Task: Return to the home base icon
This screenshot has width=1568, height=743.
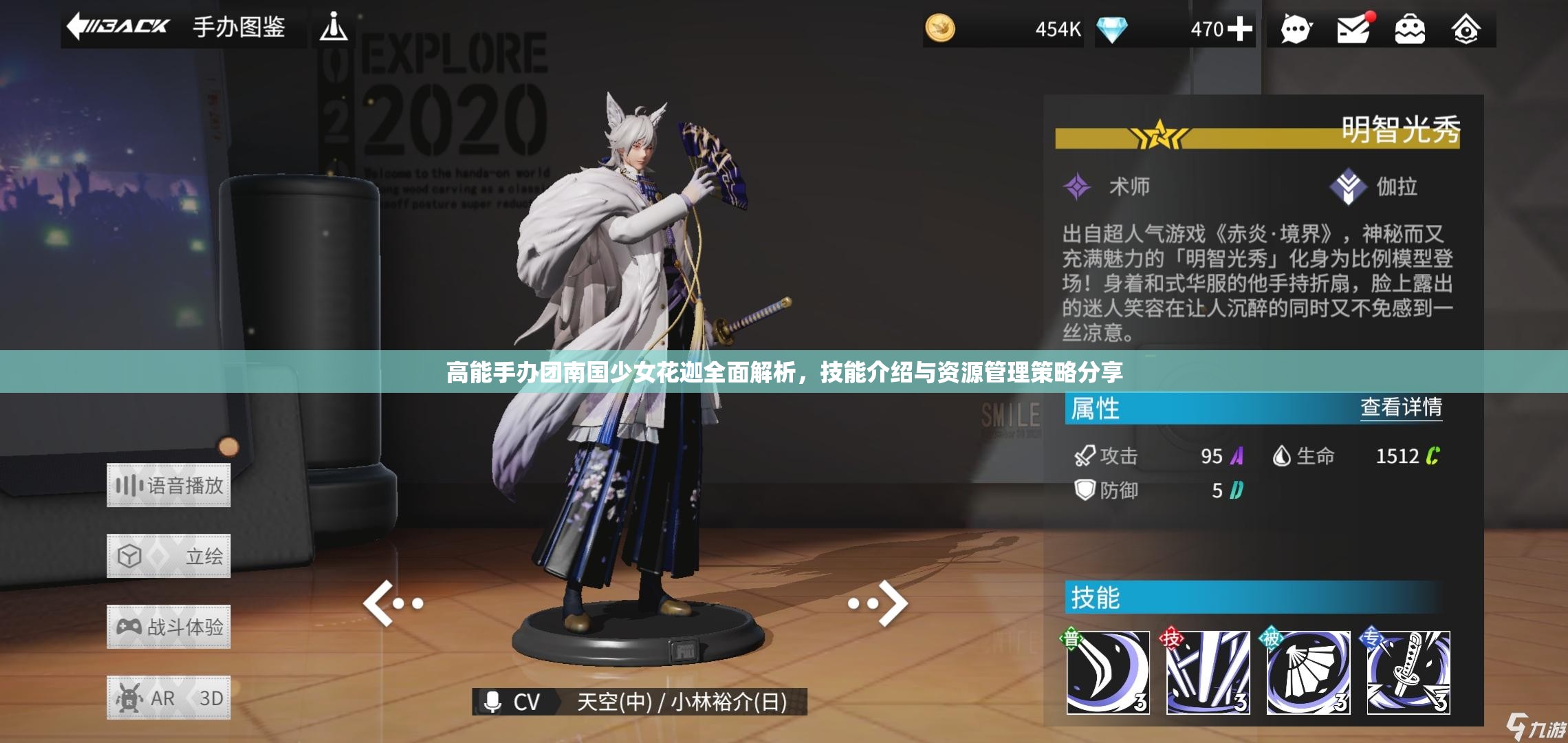Action: pos(1466,30)
